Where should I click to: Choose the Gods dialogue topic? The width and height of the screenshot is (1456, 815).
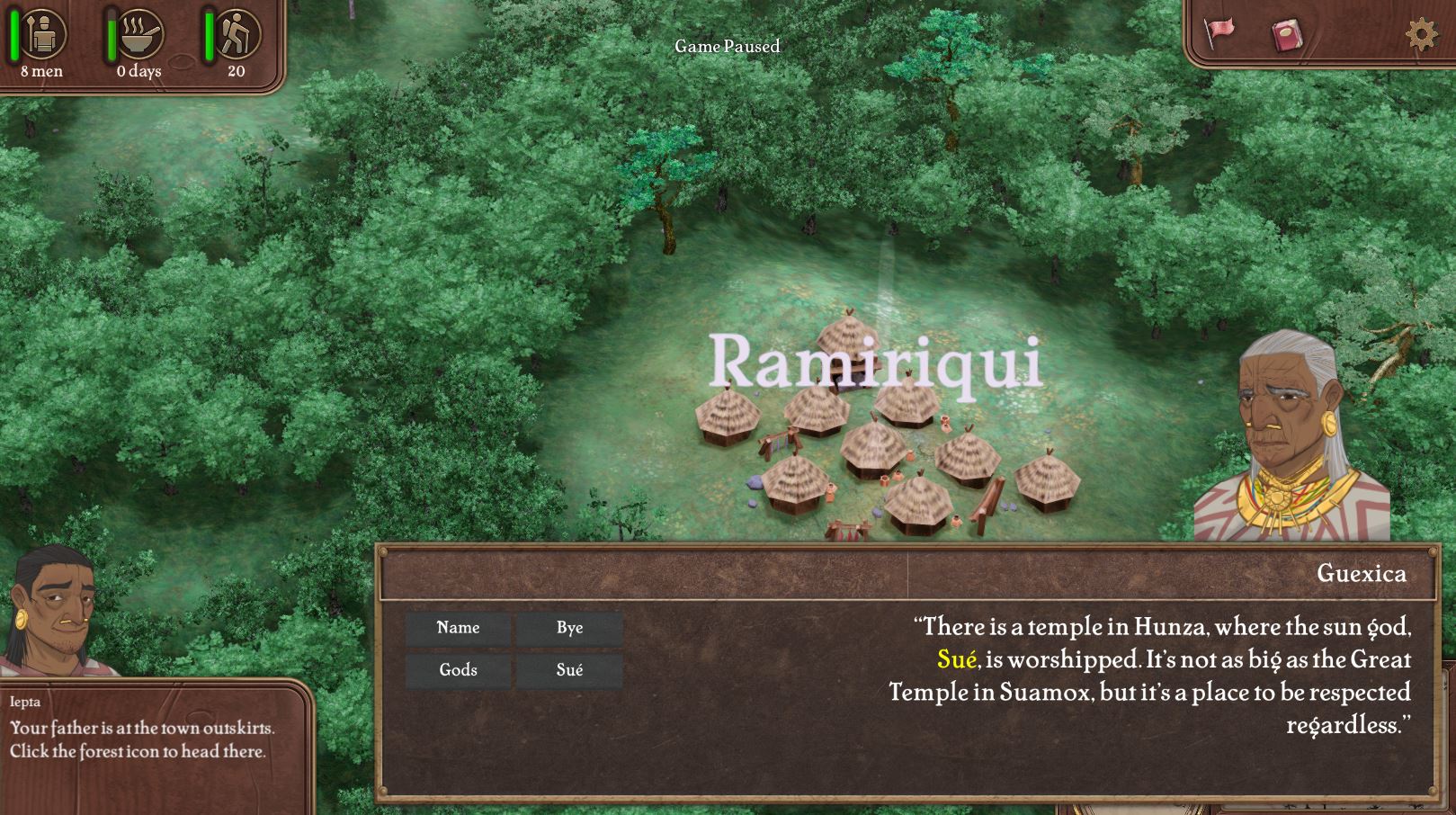point(458,670)
